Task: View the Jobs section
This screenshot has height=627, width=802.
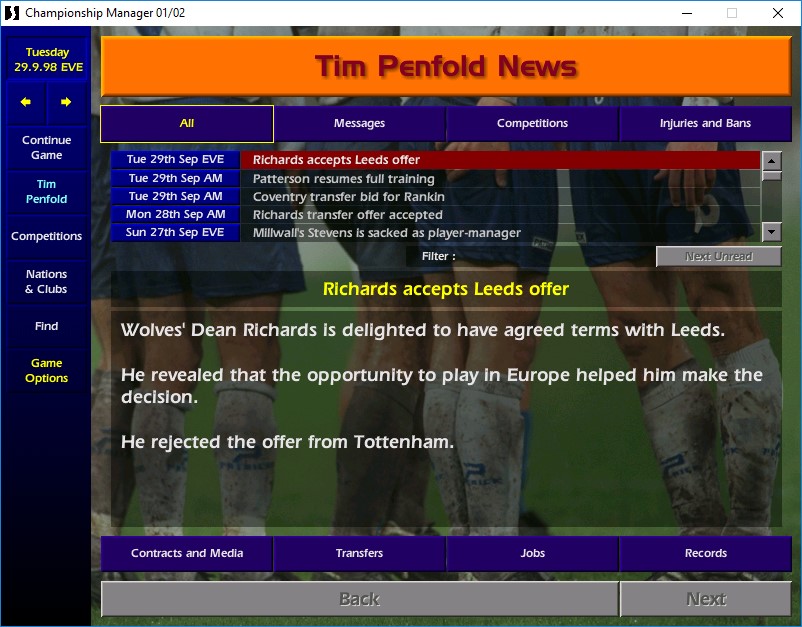Action: tap(532, 553)
